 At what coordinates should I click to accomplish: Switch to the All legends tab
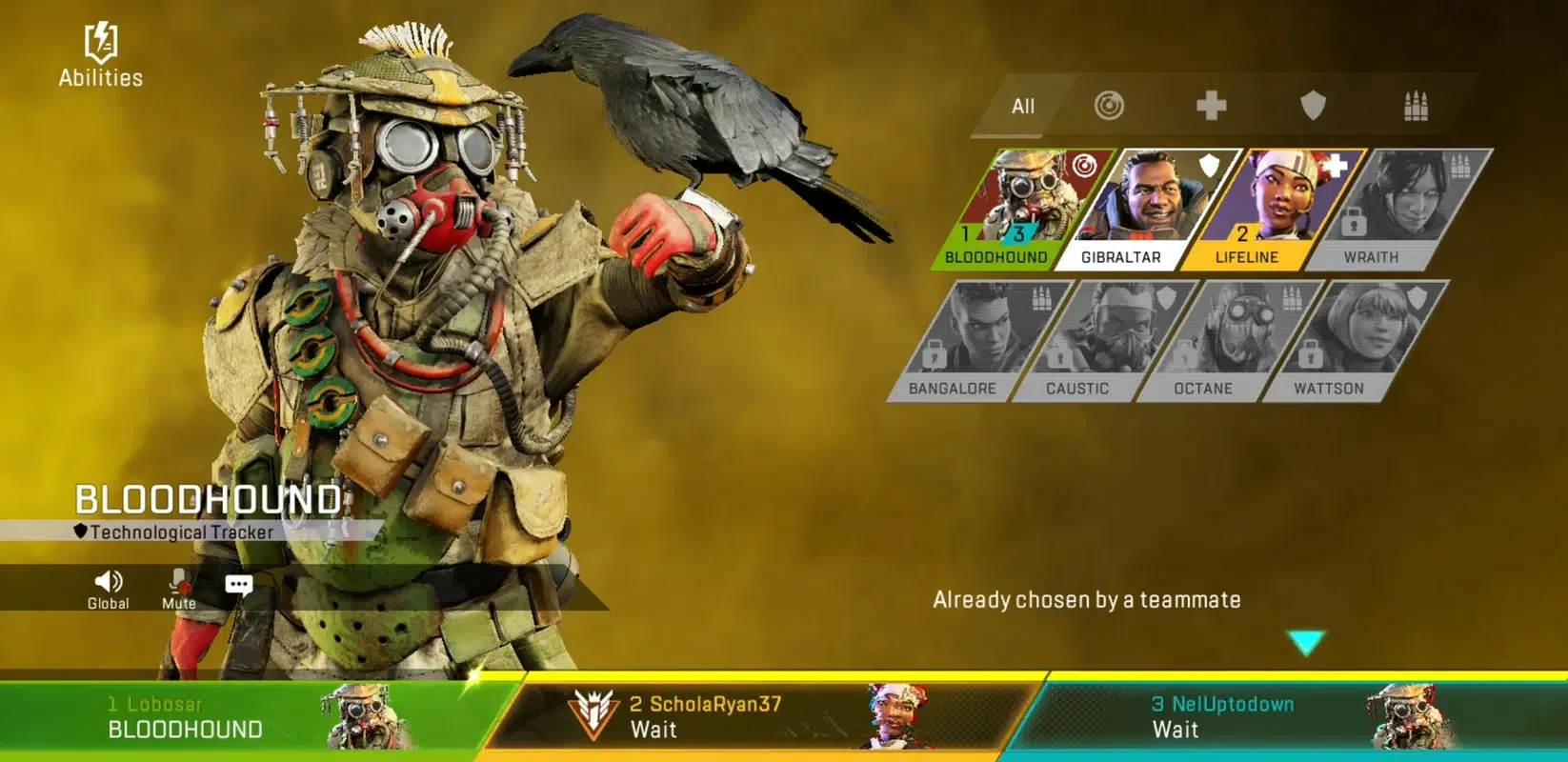(x=1023, y=107)
